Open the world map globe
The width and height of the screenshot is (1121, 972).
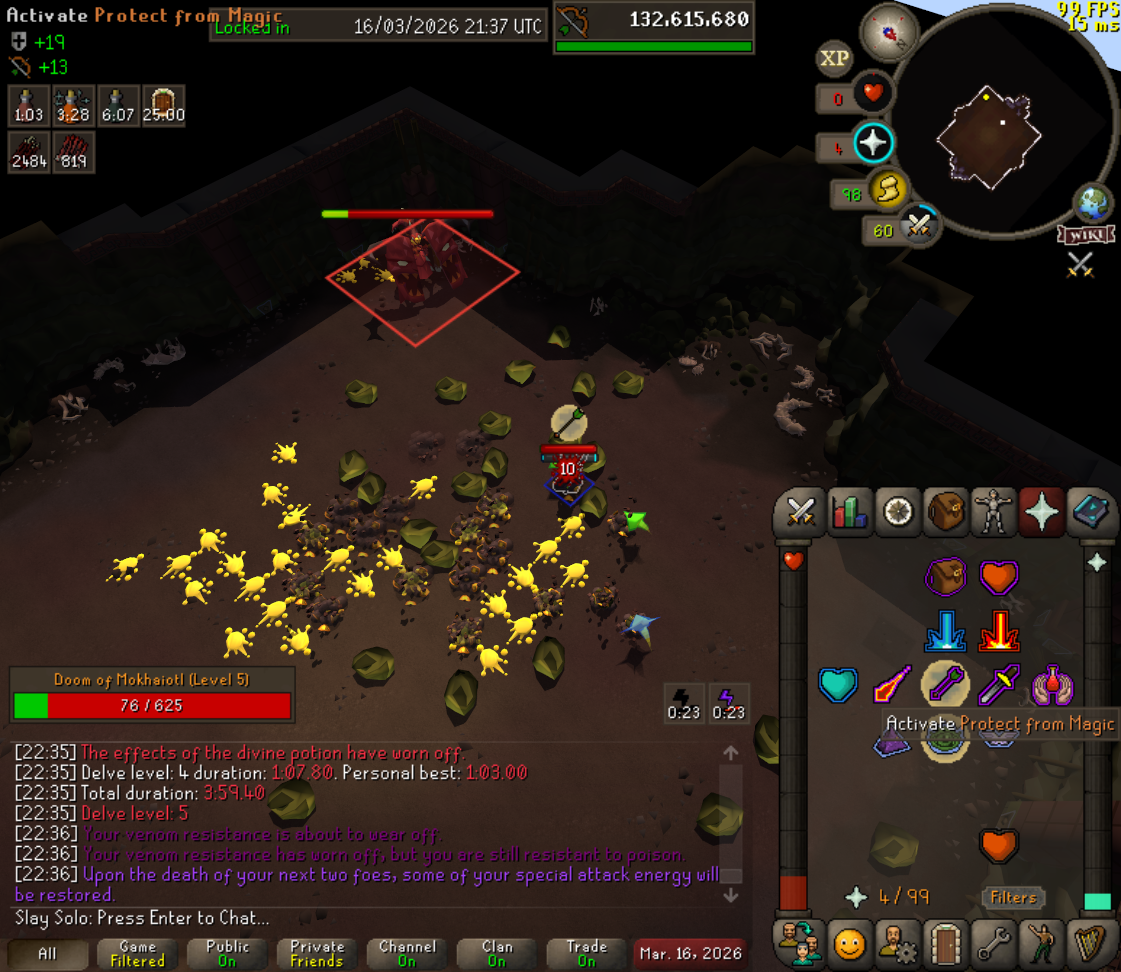(x=1093, y=203)
